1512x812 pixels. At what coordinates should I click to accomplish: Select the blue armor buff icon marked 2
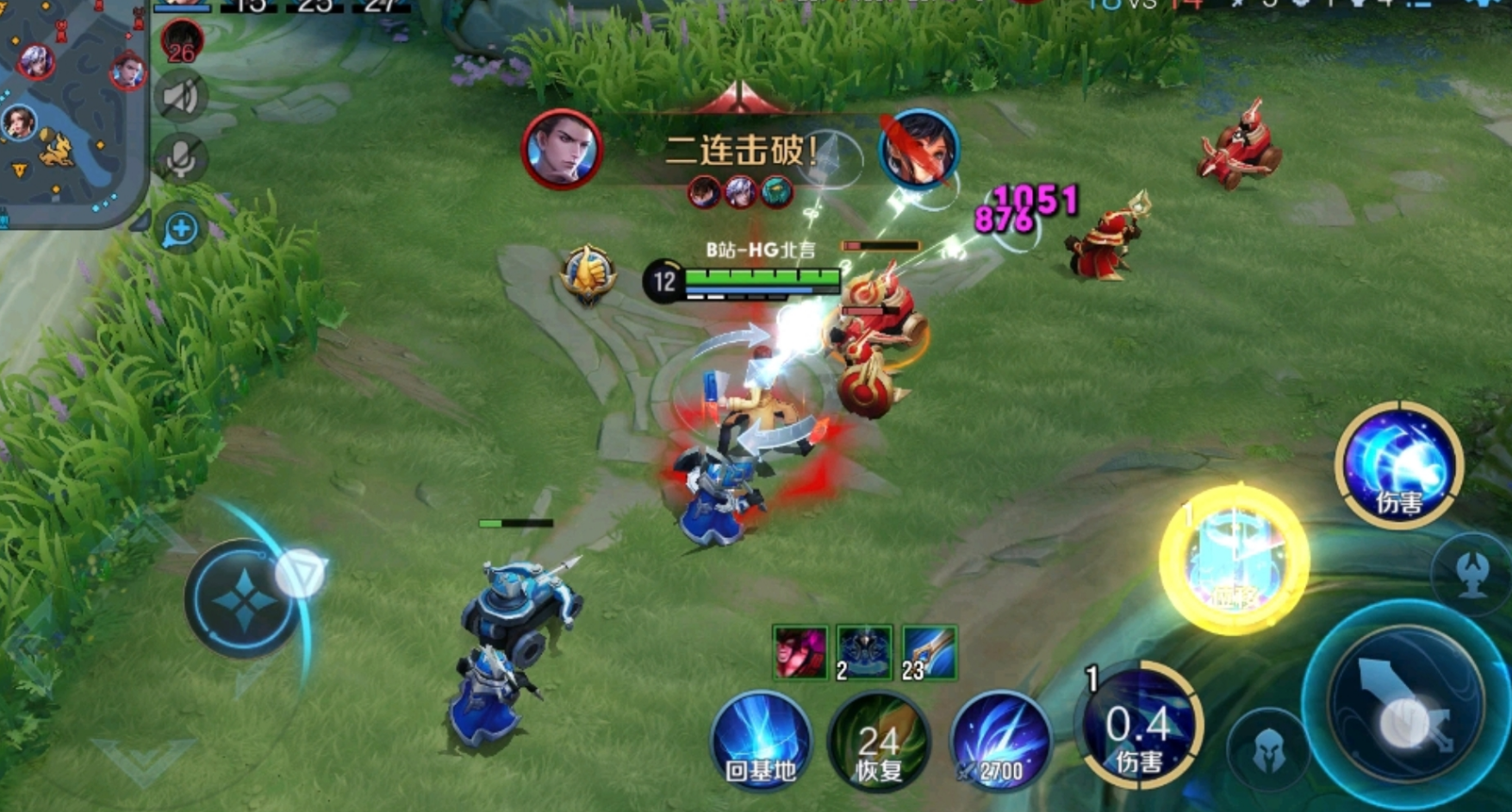864,652
